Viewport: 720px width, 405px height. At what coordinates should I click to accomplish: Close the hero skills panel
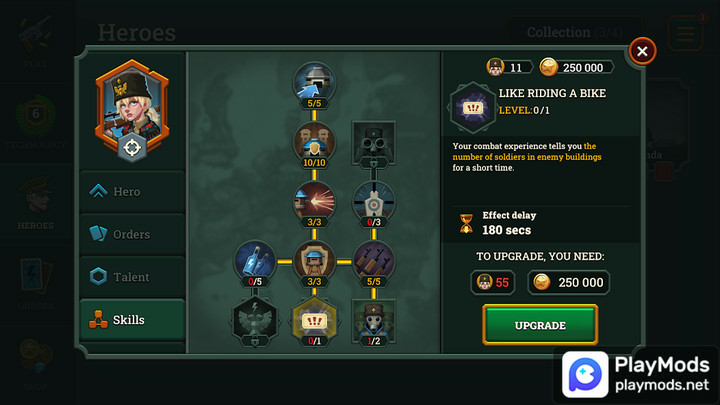tap(642, 50)
